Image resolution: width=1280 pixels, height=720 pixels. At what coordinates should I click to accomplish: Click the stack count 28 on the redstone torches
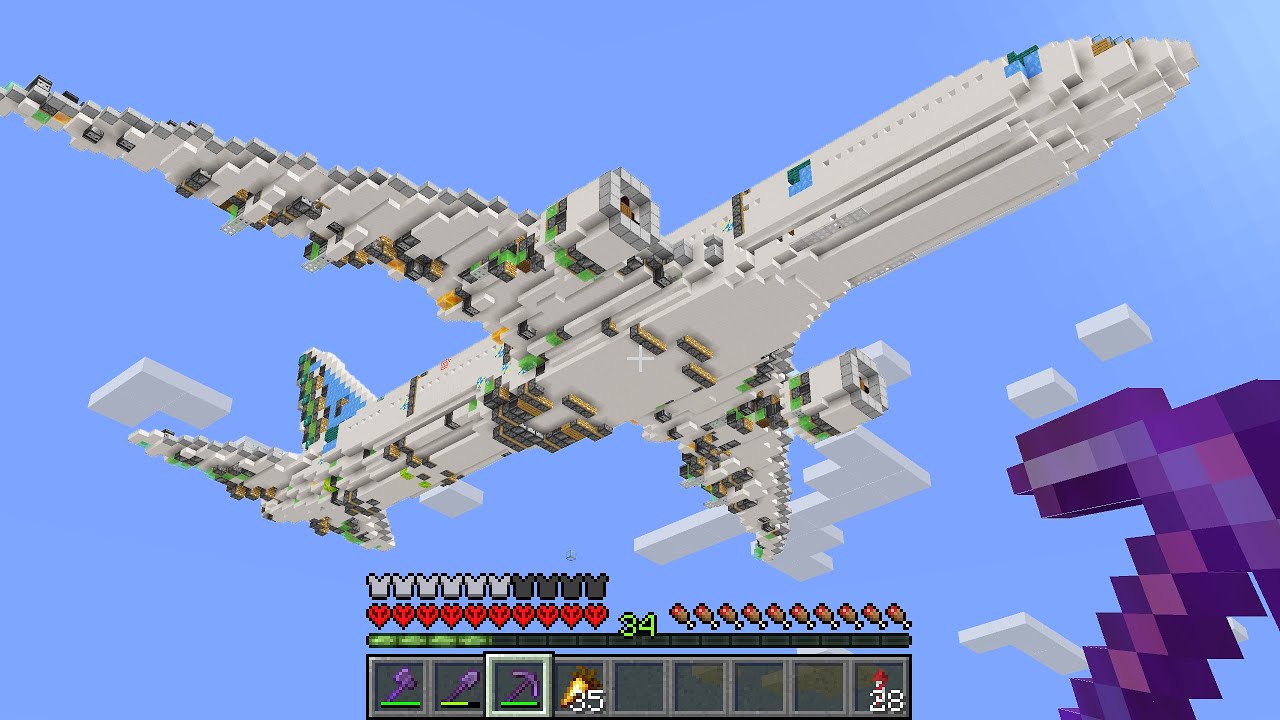point(885,701)
